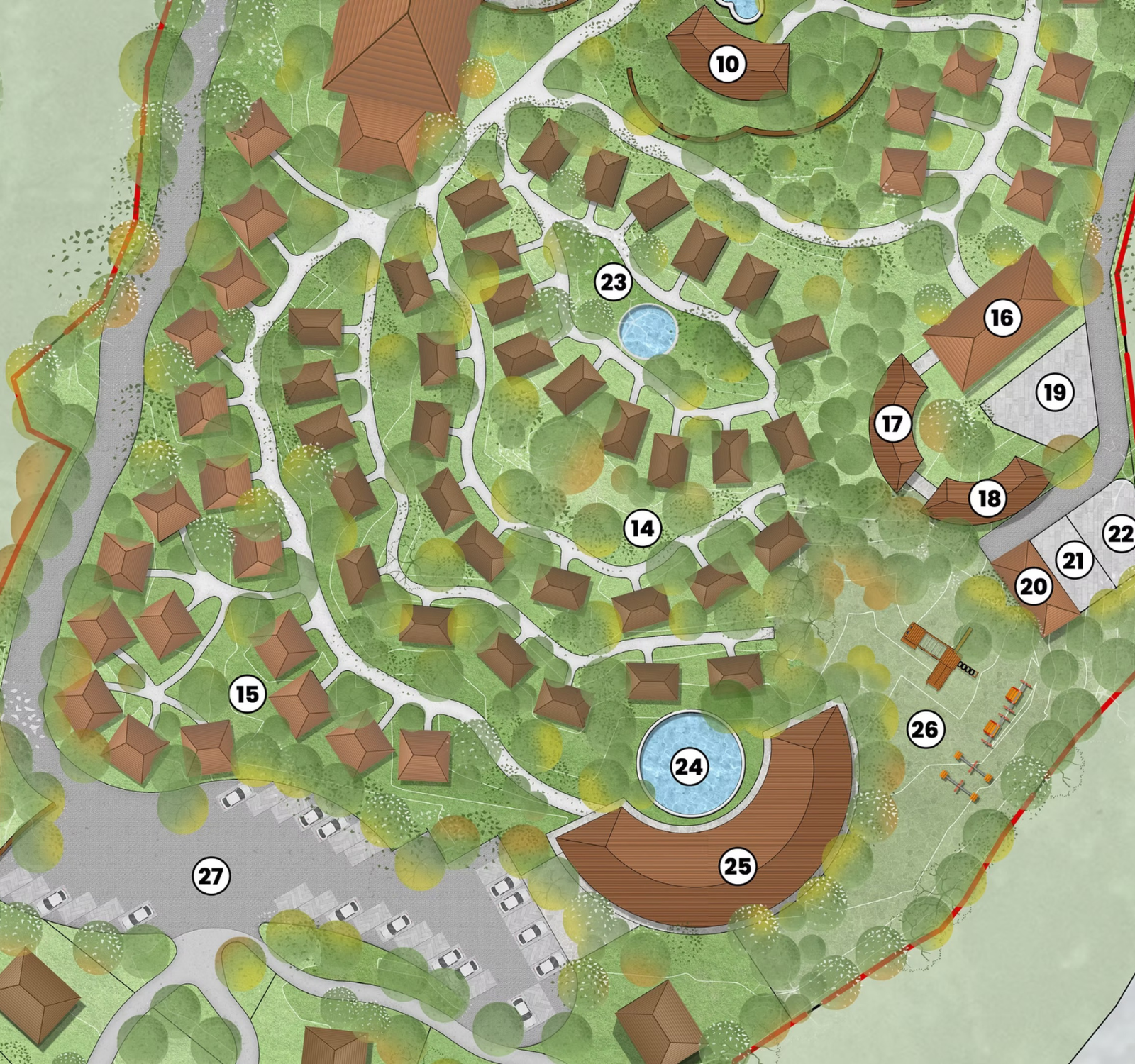Choose the marker numbered 21
The height and width of the screenshot is (1064, 1135).
coord(1074,560)
